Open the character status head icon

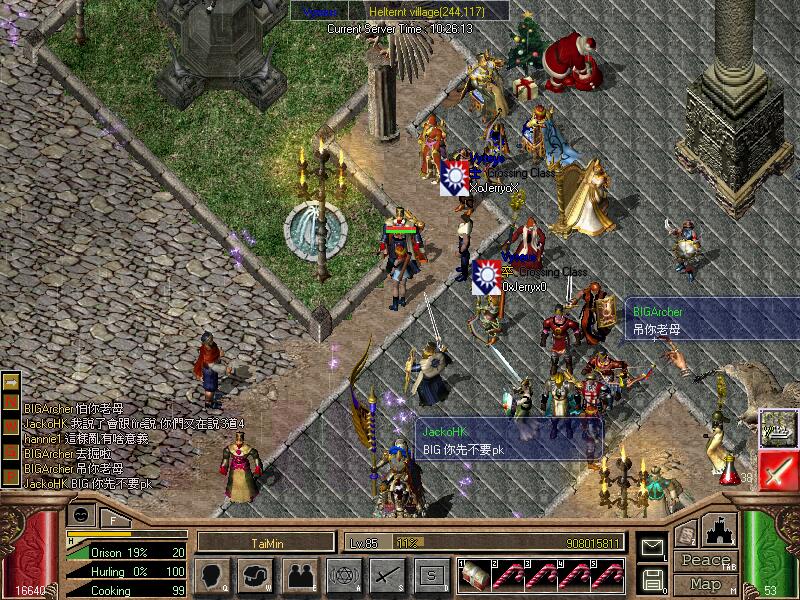coord(212,574)
